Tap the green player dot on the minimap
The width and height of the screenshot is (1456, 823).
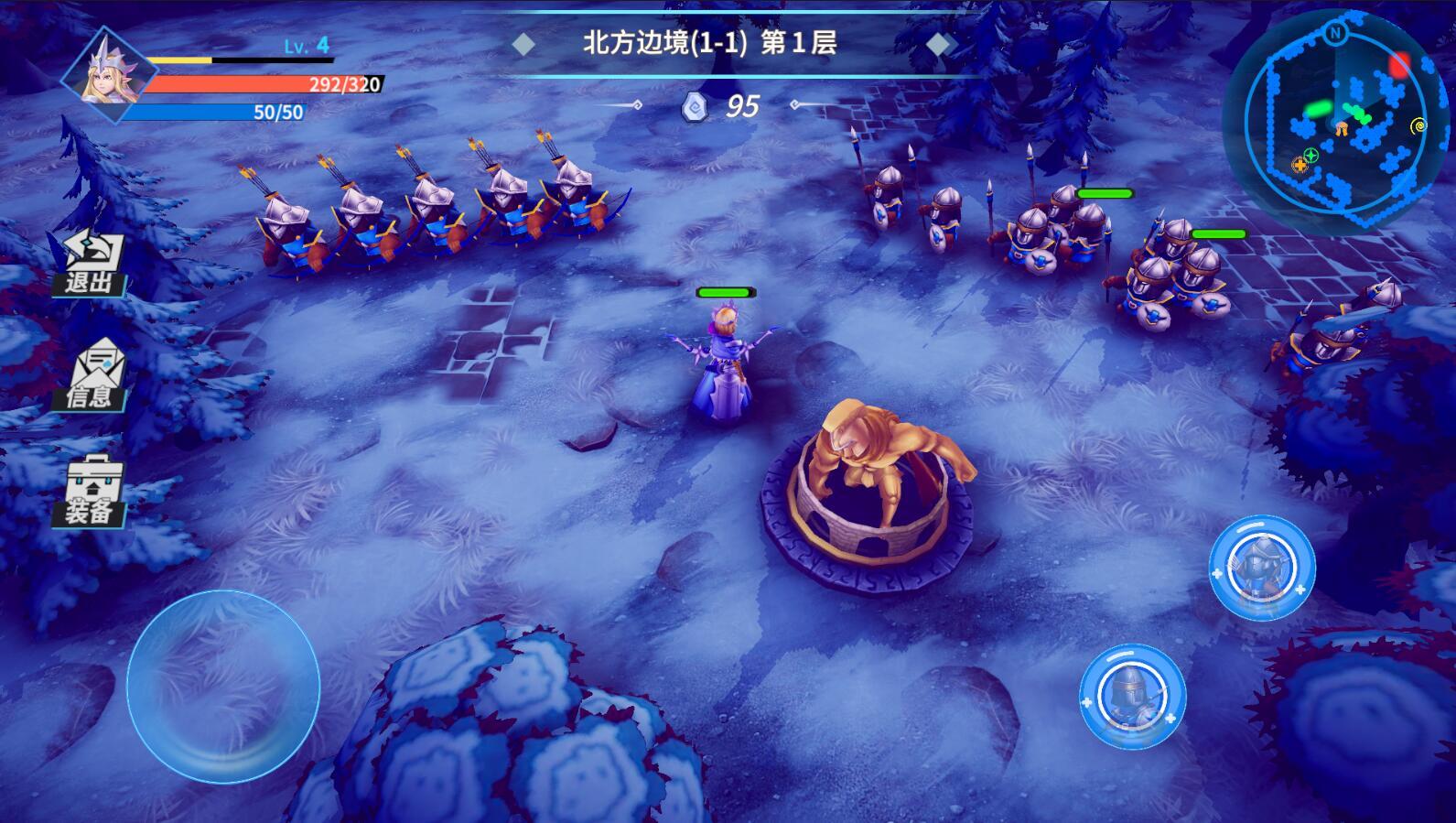[1319, 110]
